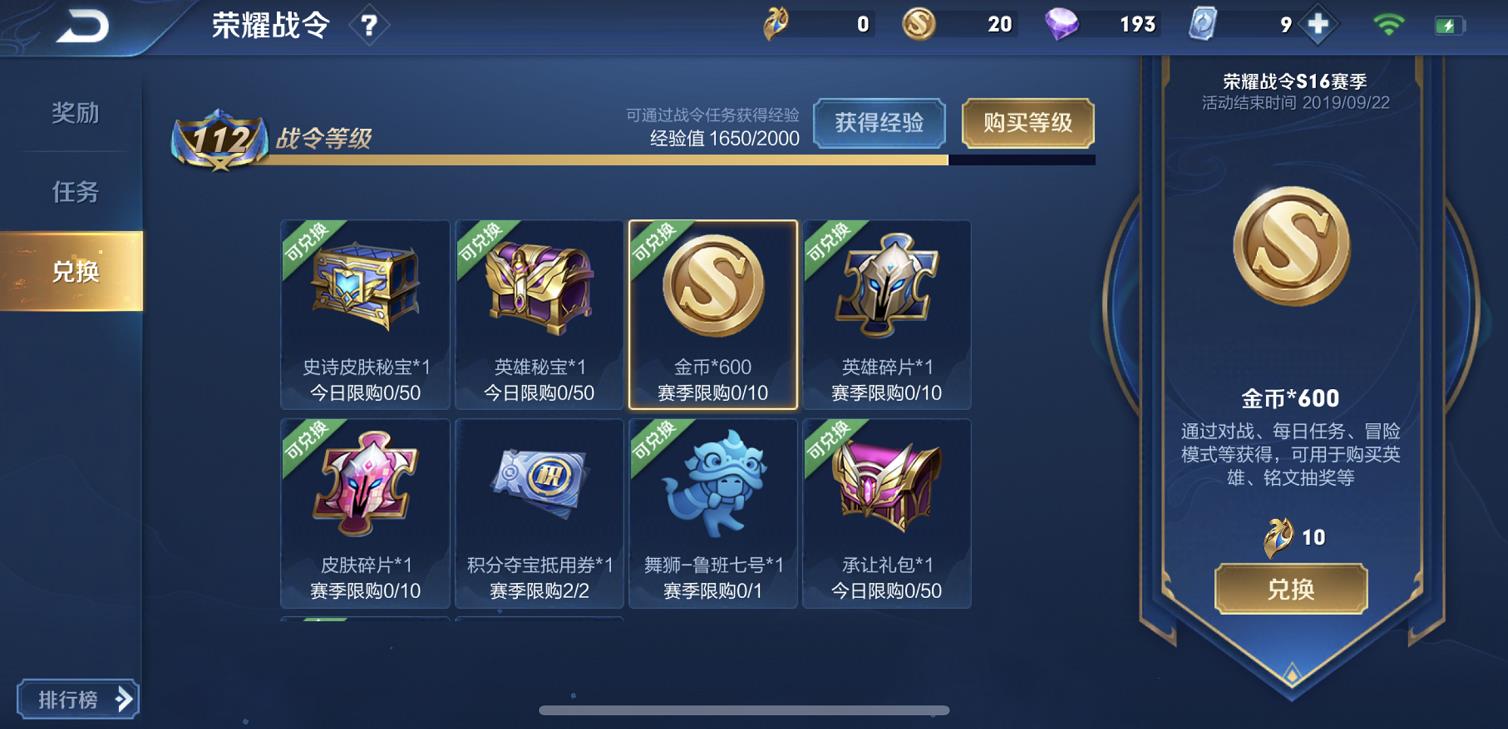Click the 获得经验 button
This screenshot has height=729, width=1508.
879,124
